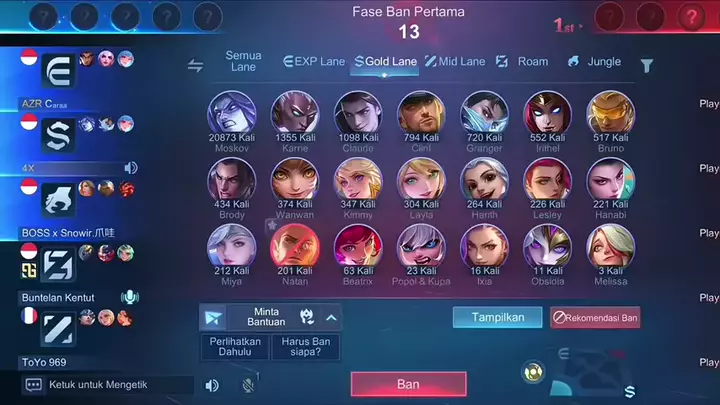Switch to the EXP Lane tab

tap(315, 62)
